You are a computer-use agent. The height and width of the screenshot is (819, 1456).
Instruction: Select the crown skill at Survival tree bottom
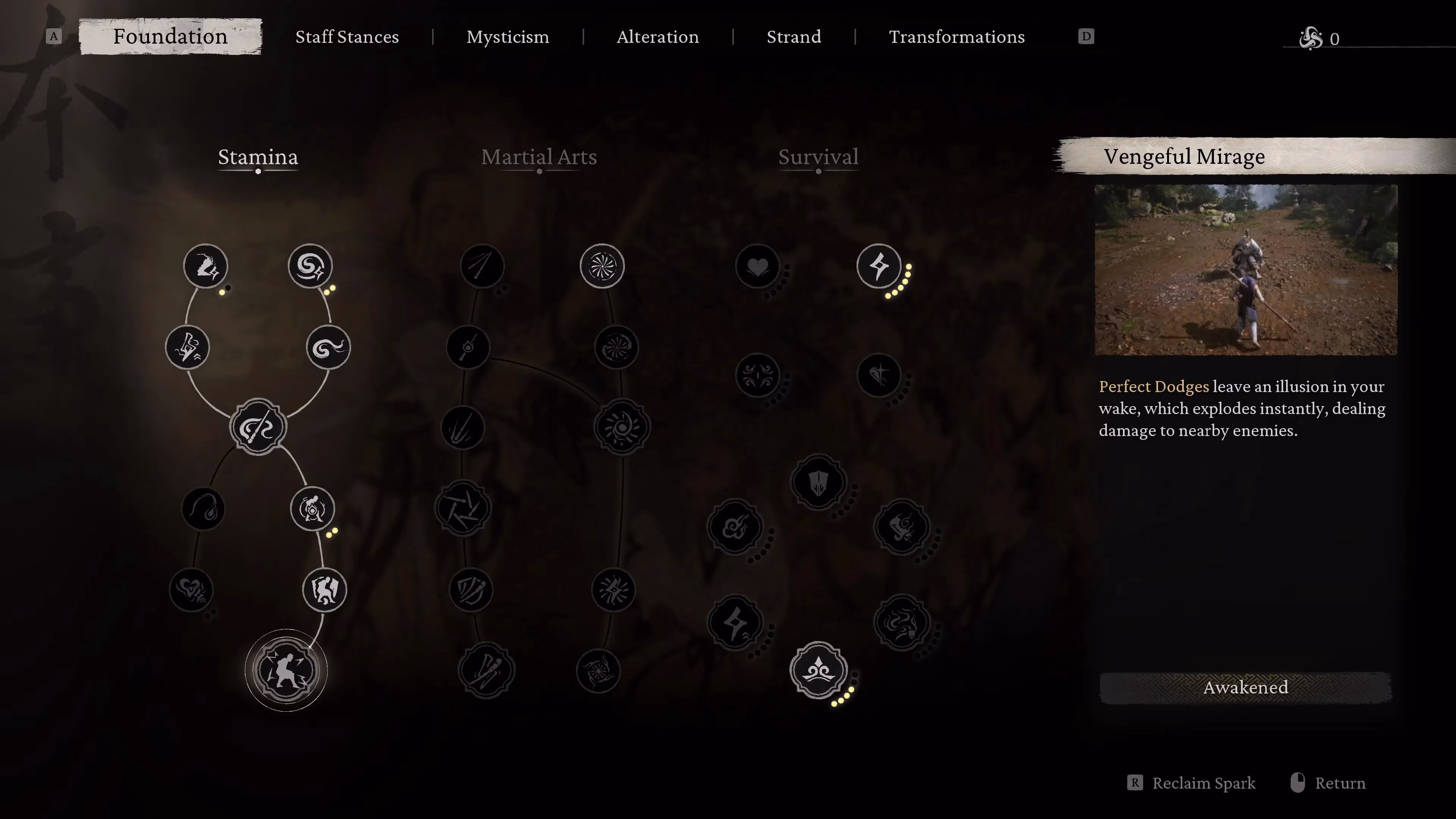click(x=818, y=670)
